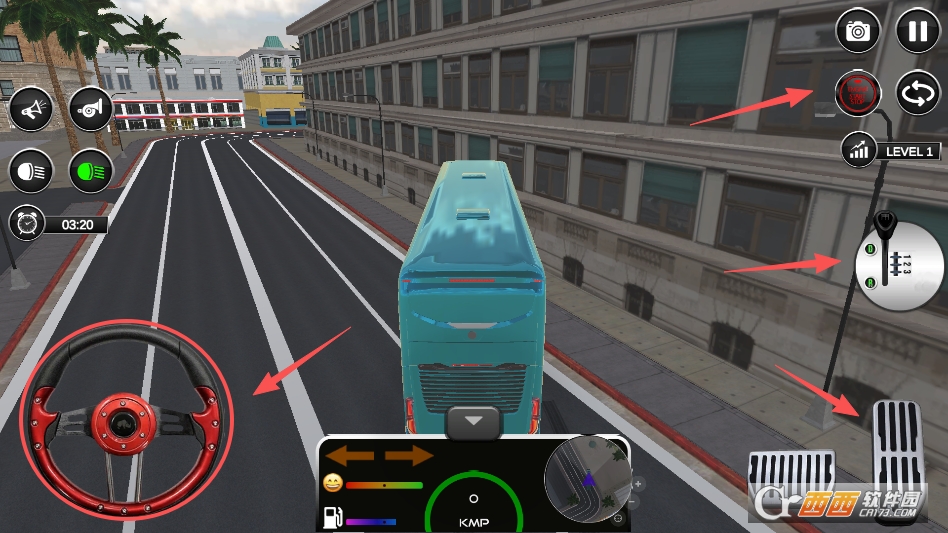
Task: Tap the camera screenshot button
Action: (858, 30)
